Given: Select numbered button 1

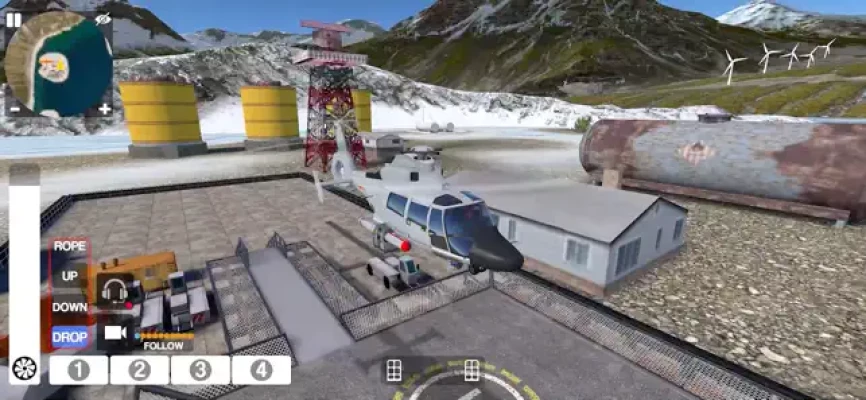Looking at the screenshot, I should pos(79,370).
